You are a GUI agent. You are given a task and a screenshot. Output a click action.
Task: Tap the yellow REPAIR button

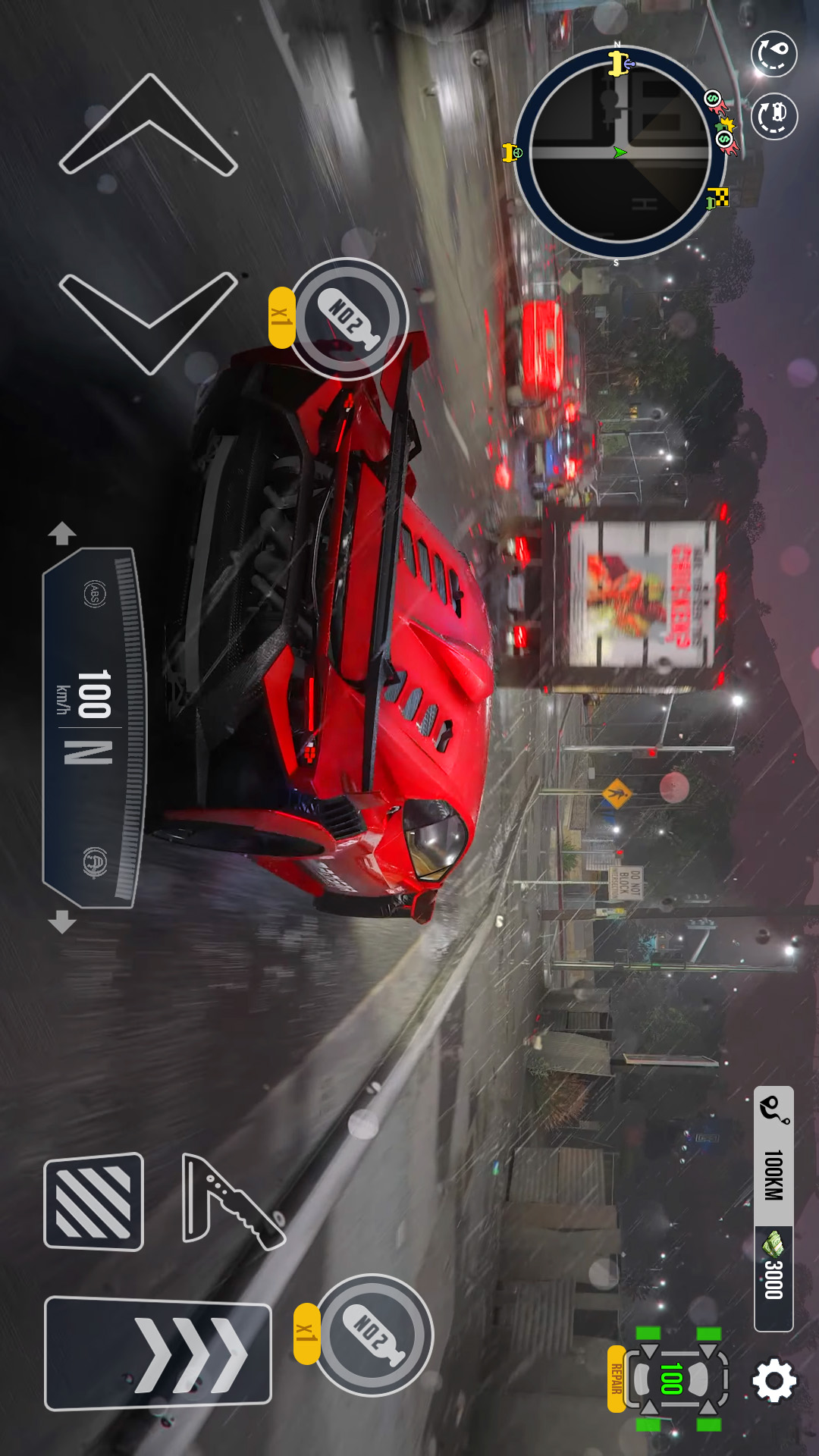pos(617,1379)
